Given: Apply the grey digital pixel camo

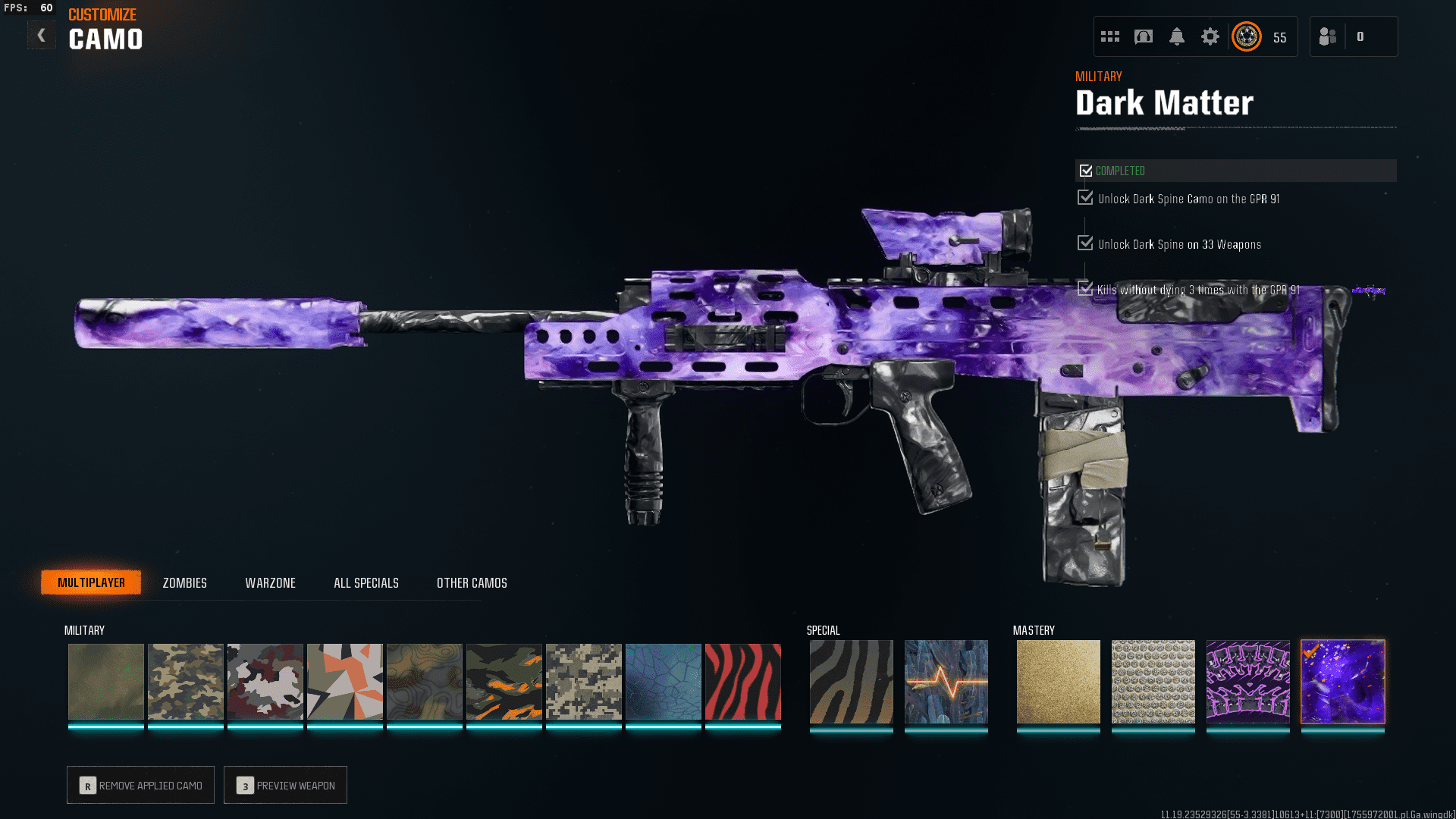Looking at the screenshot, I should coord(583,681).
